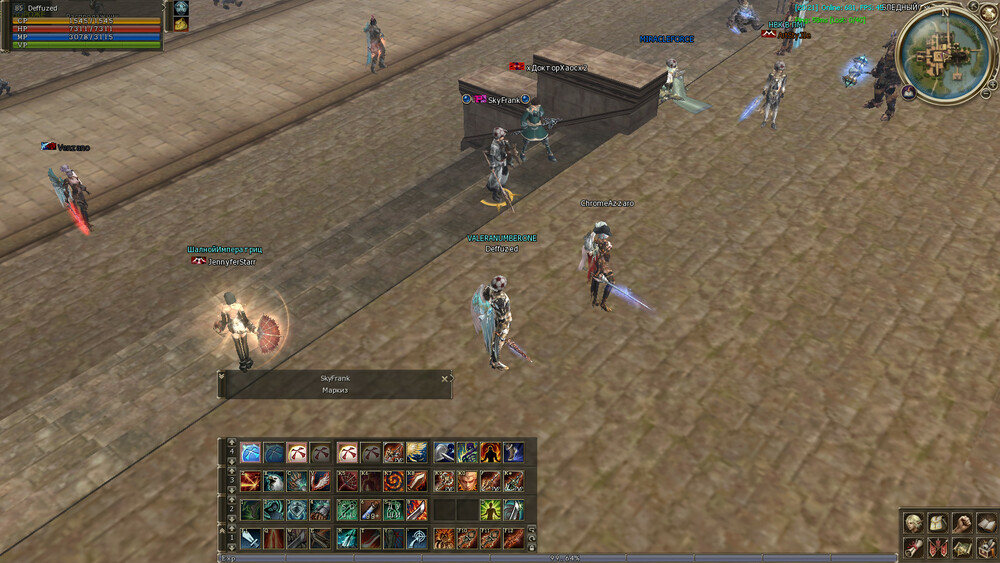This screenshot has width=1000, height=563.
Task: Open the fist actions menu icon
Action: (961, 523)
